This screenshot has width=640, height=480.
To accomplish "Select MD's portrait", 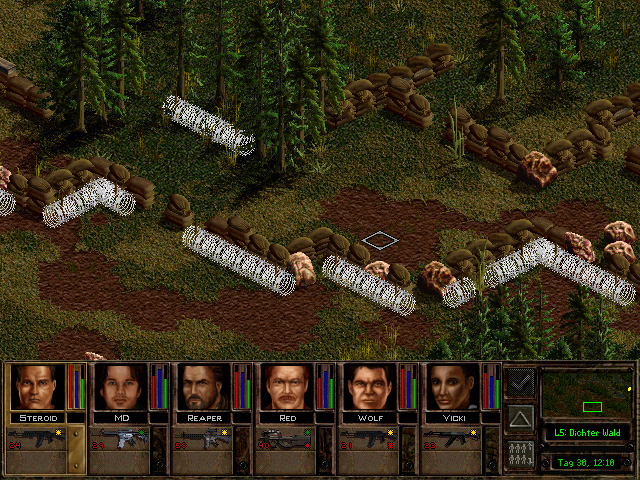I will coord(120,387).
